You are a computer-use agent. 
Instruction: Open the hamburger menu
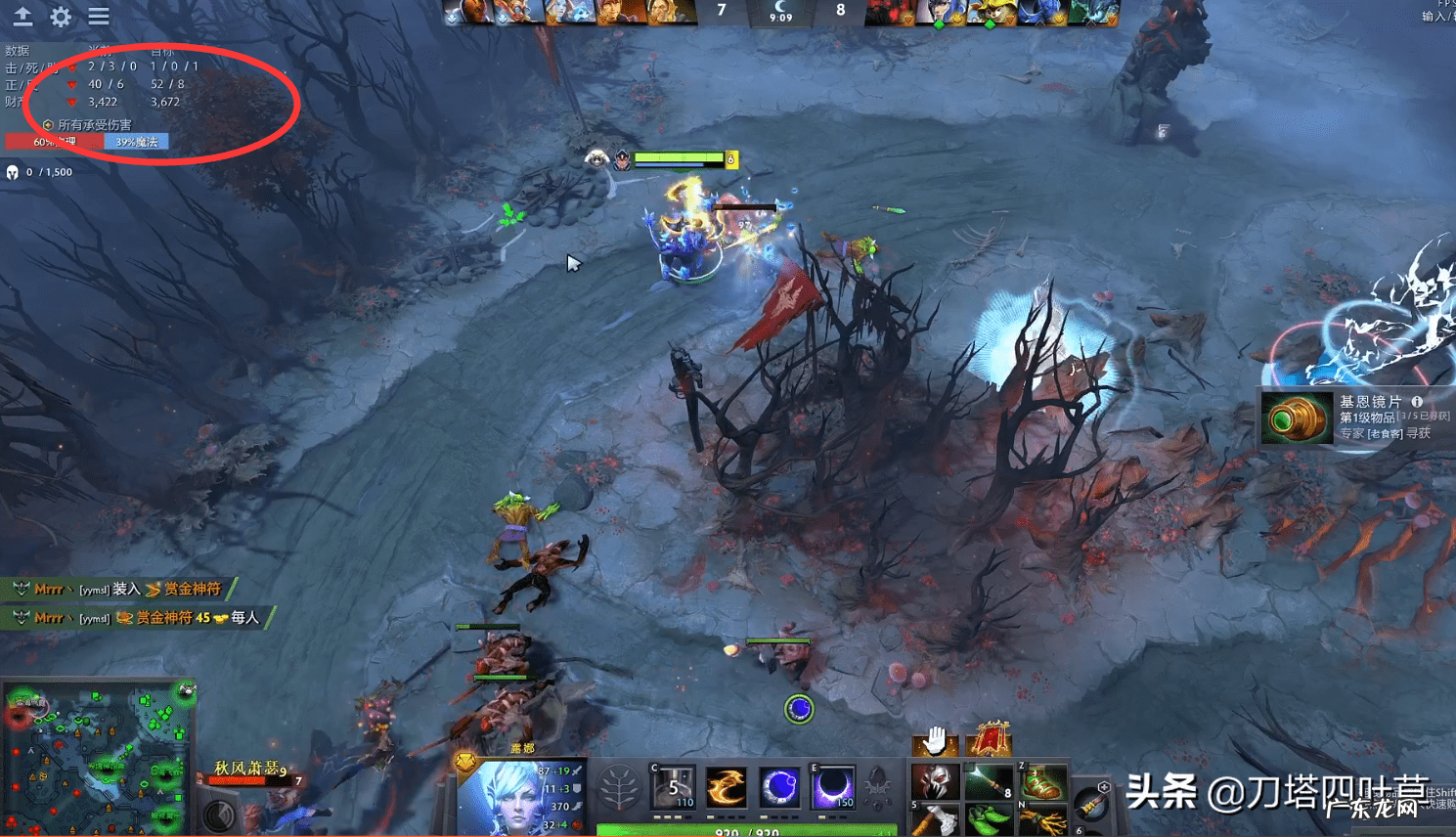pyautogui.click(x=99, y=17)
